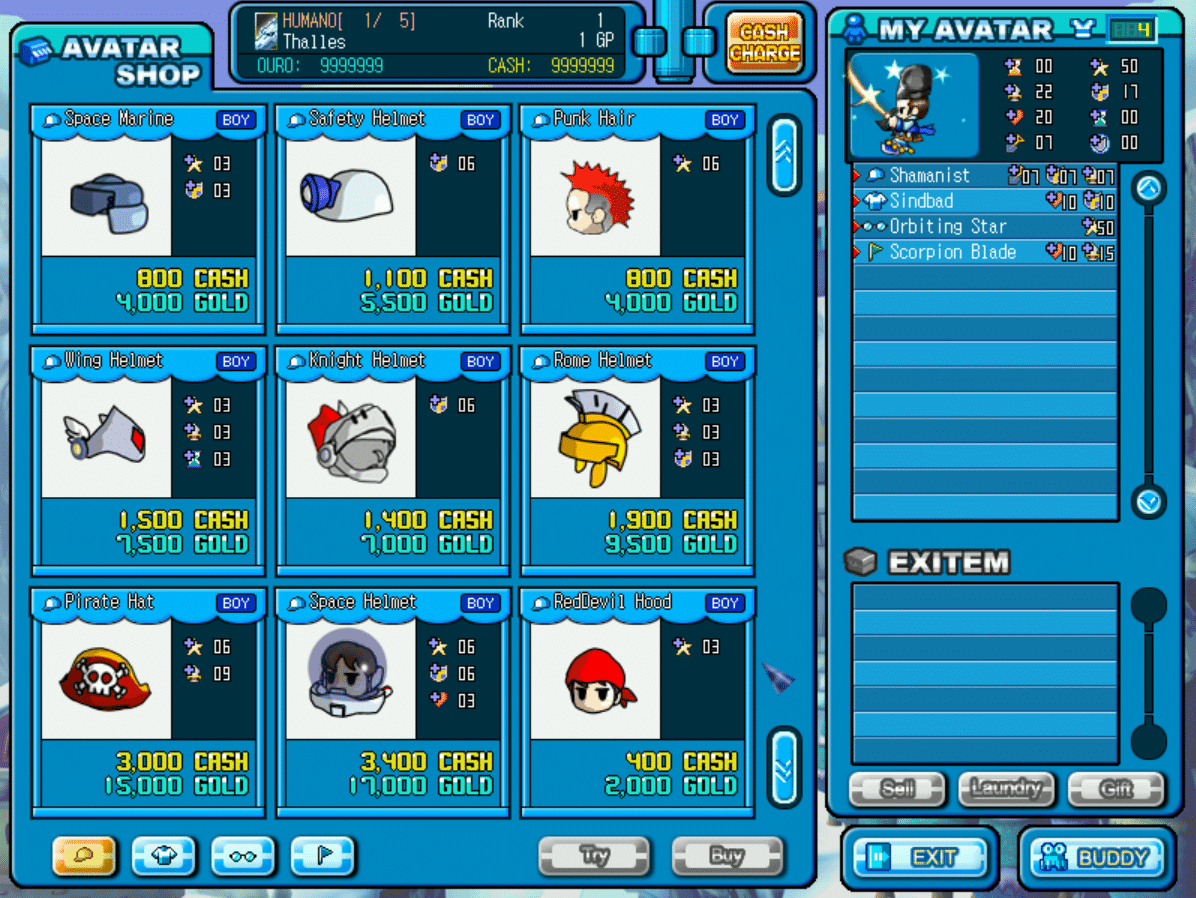
Task: Switch to the body clothing category
Action: (x=164, y=856)
